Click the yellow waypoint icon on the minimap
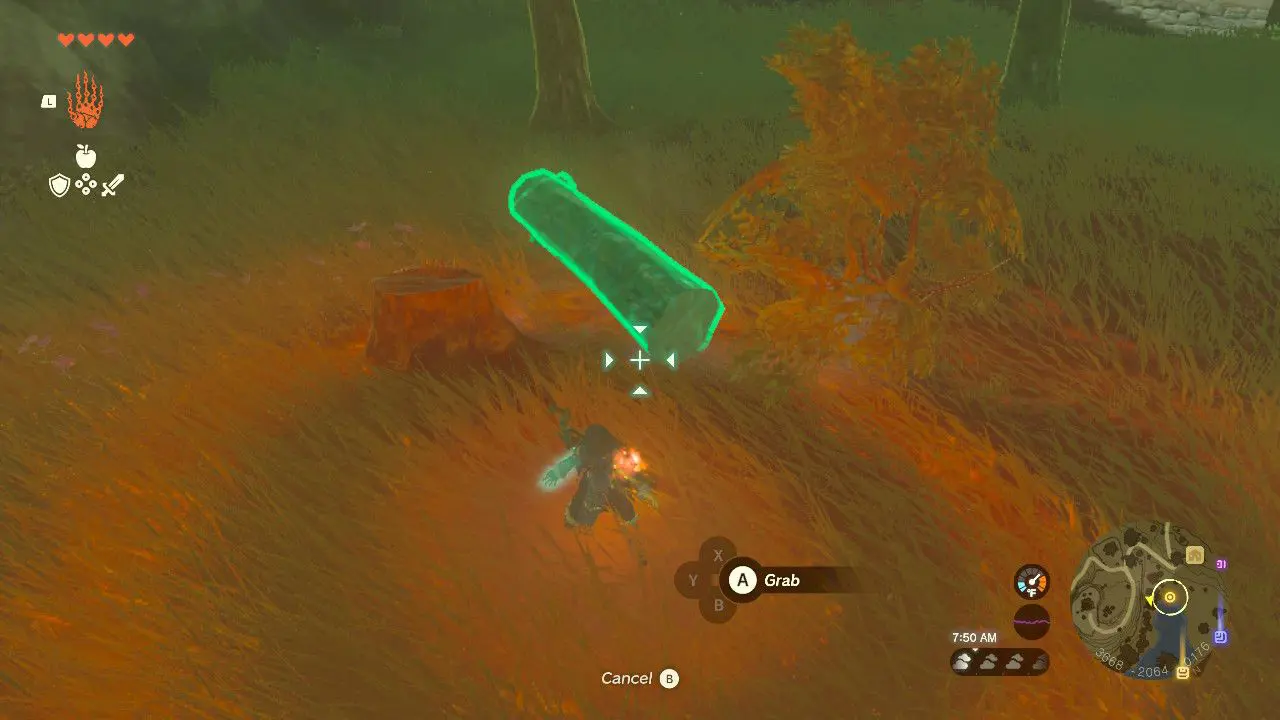Screen dimensions: 1280x720 (1182, 671)
